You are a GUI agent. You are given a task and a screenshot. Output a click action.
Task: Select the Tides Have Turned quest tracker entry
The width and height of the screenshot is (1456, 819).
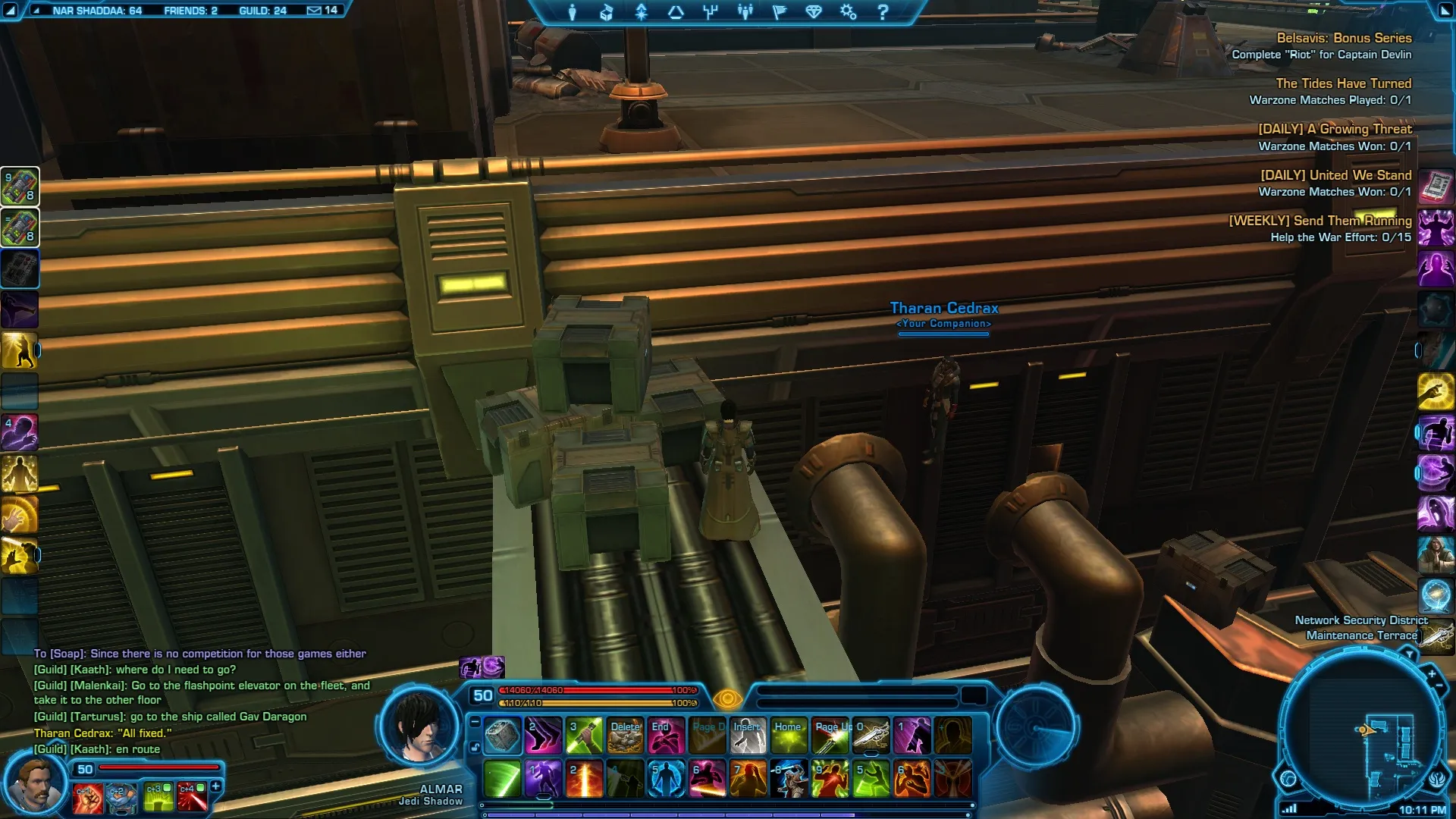coord(1343,83)
